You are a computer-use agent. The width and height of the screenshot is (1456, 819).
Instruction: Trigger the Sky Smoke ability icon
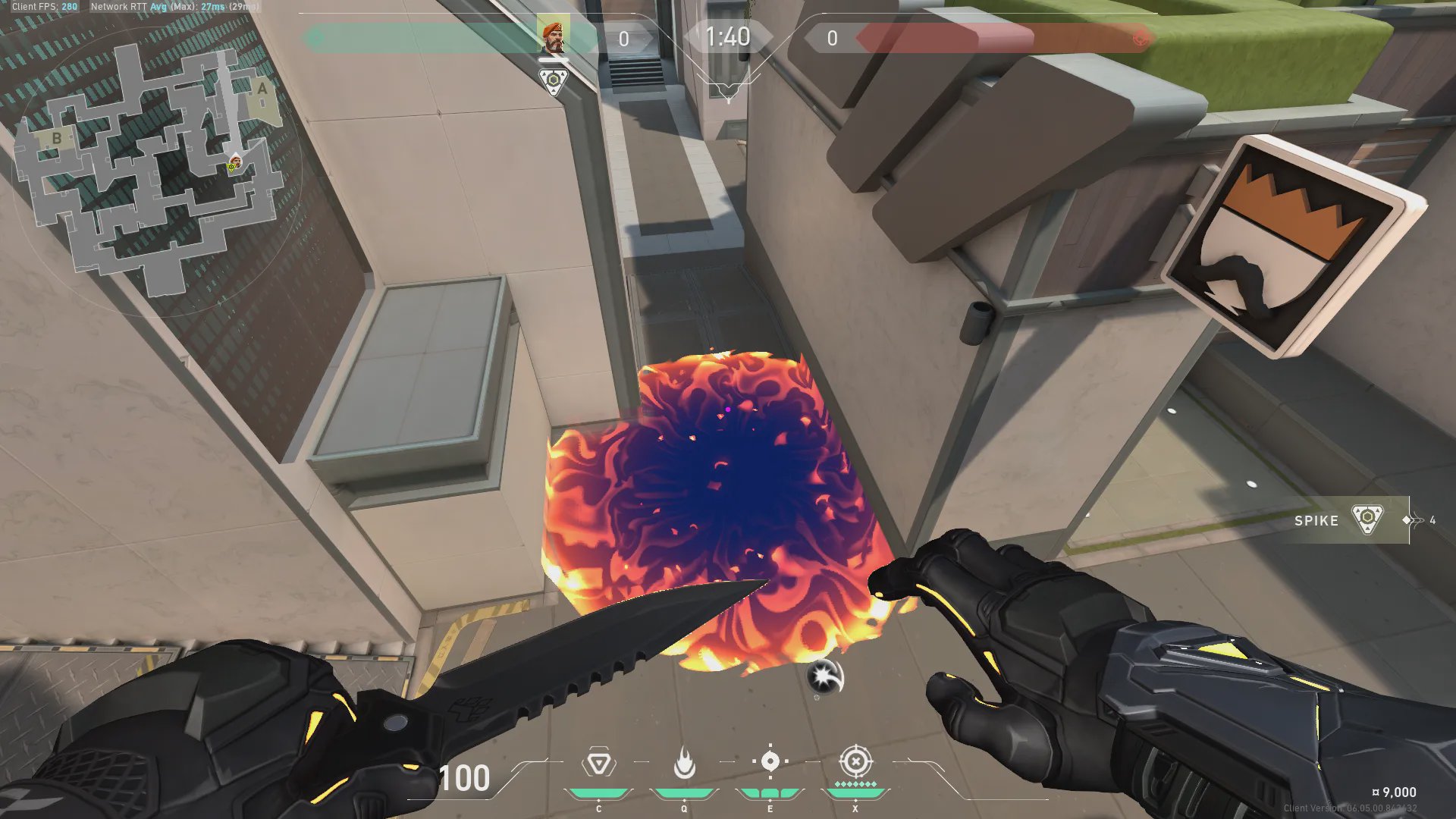tap(770, 761)
